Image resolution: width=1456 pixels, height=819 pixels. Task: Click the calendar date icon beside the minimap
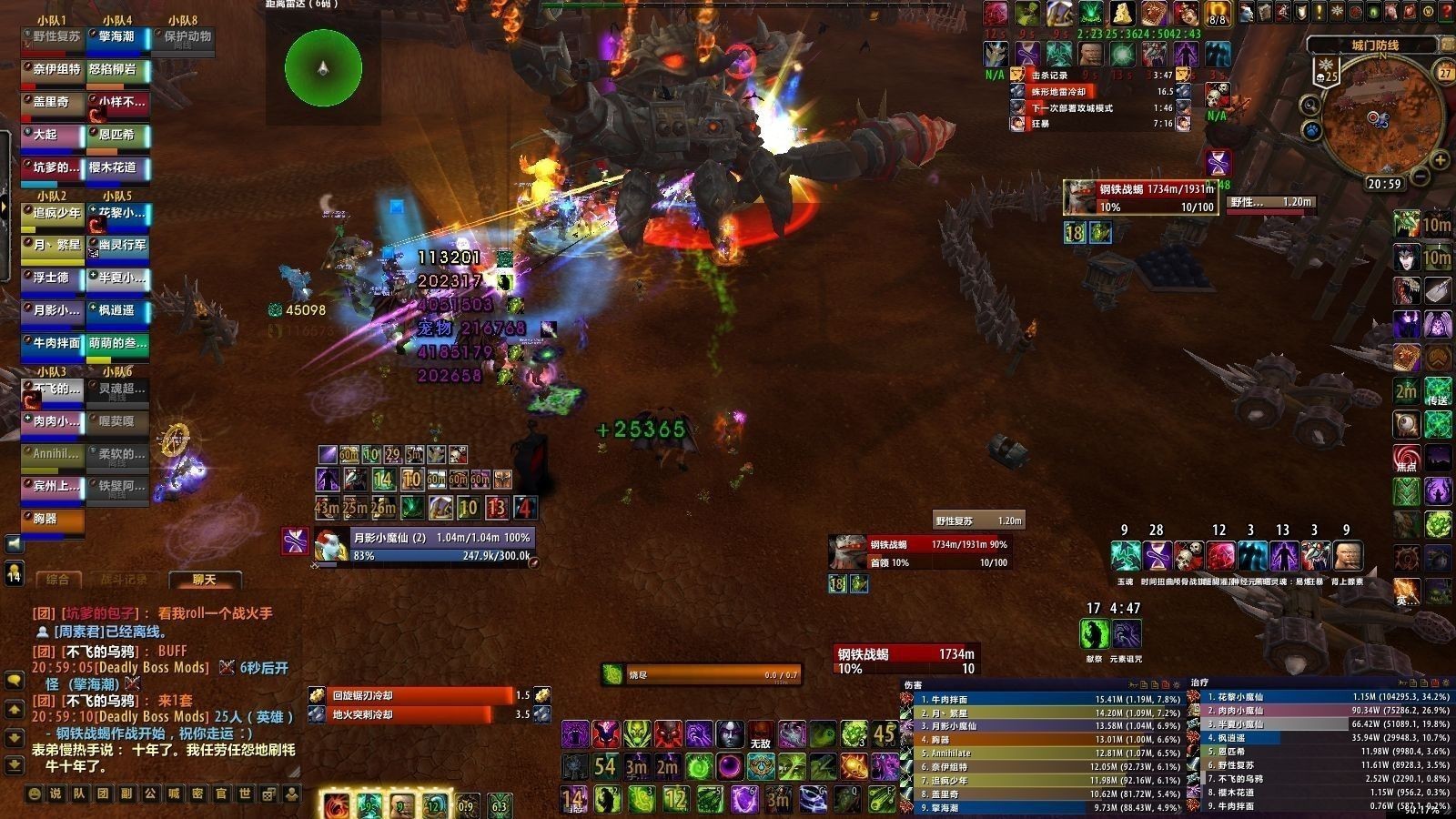[1445, 72]
